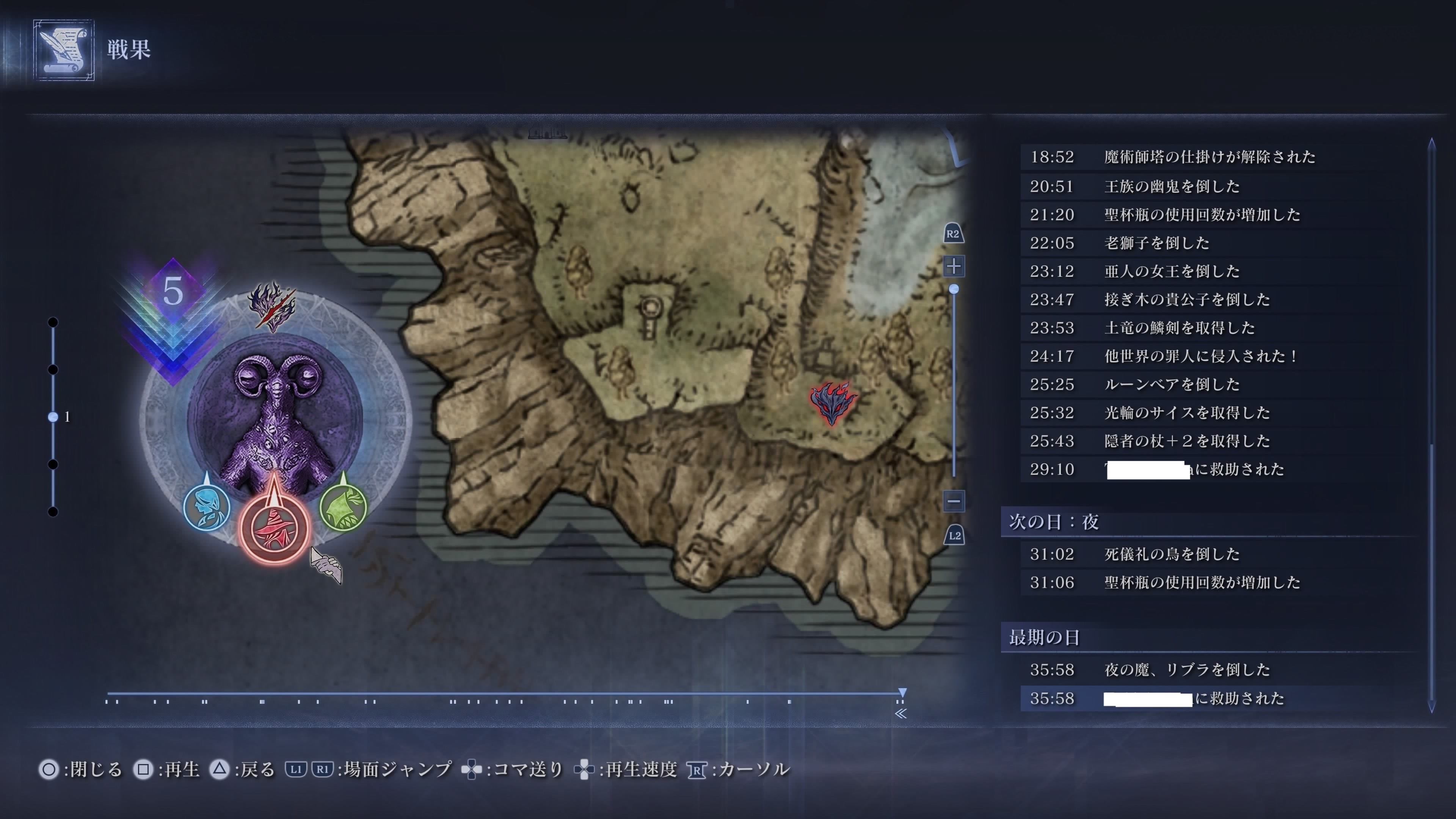Viewport: 1456px width, 819px height.
Task: Click the red demon marker on map
Action: tap(833, 402)
